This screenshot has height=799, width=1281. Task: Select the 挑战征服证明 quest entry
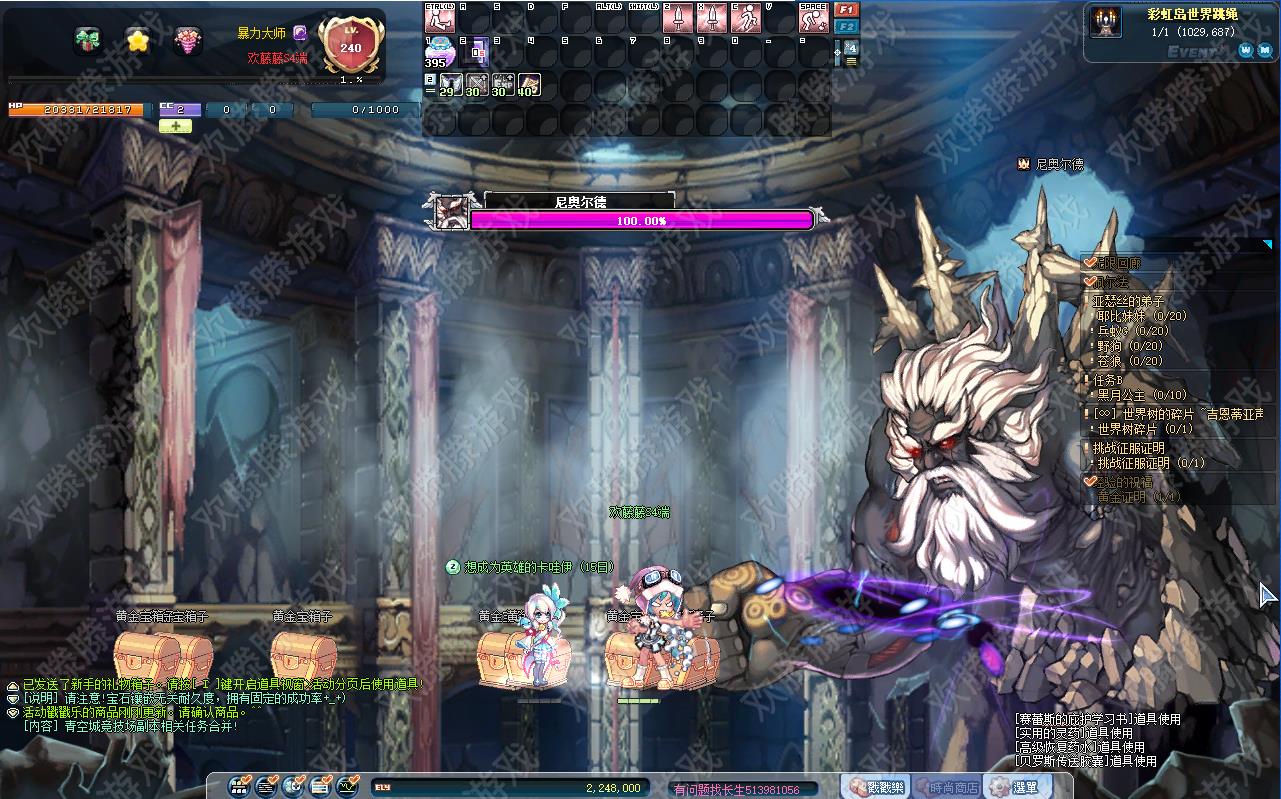pos(1128,448)
